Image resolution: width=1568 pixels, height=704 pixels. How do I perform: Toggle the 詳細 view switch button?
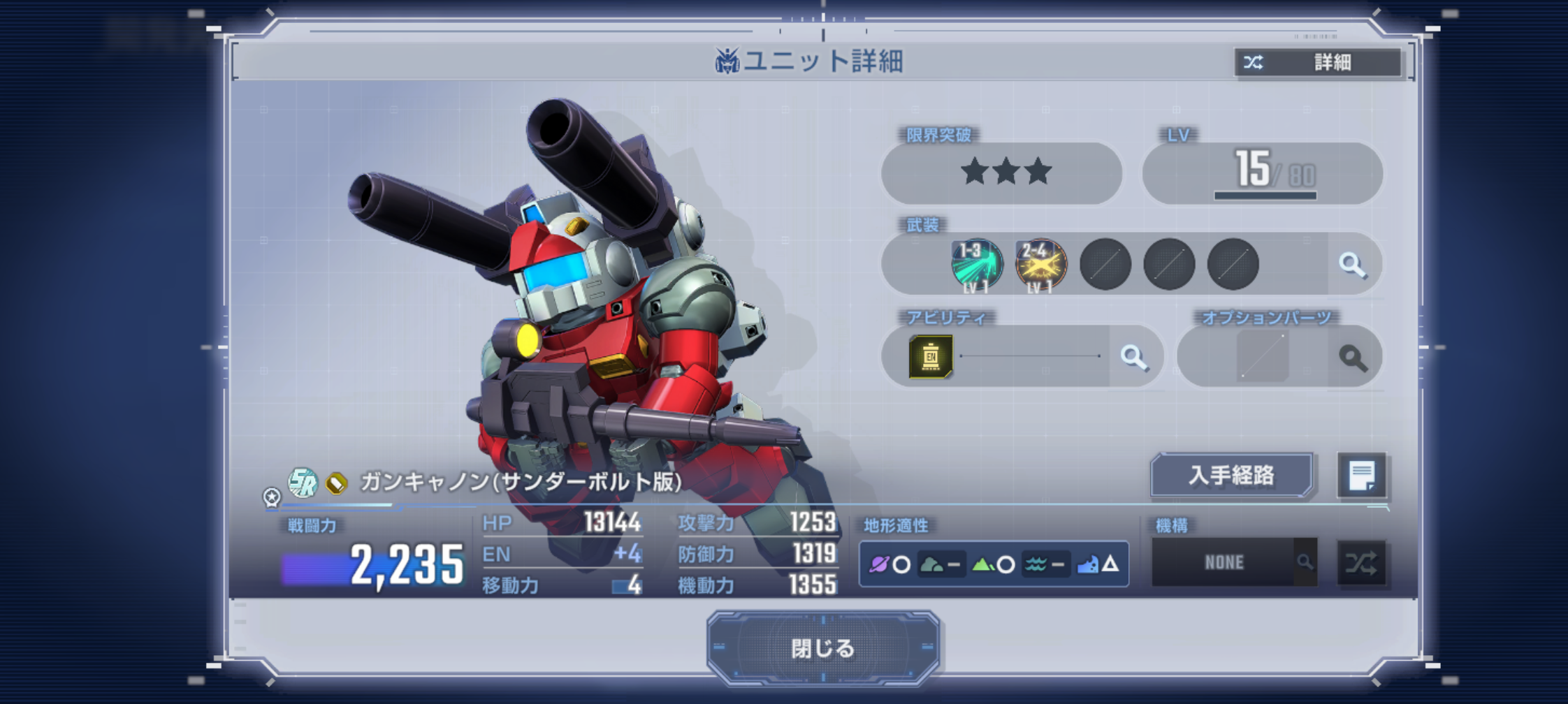click(1318, 63)
